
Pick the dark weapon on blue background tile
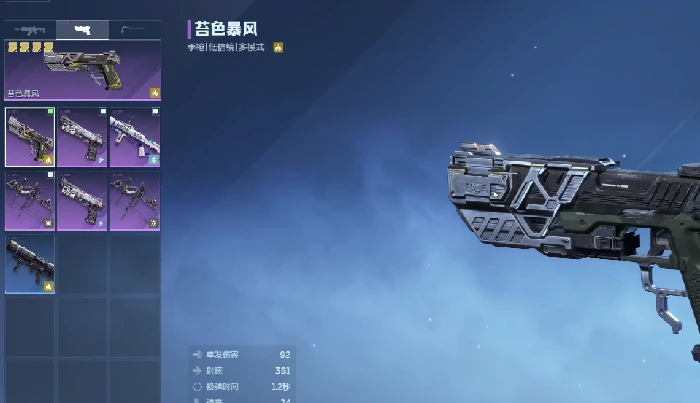30,264
